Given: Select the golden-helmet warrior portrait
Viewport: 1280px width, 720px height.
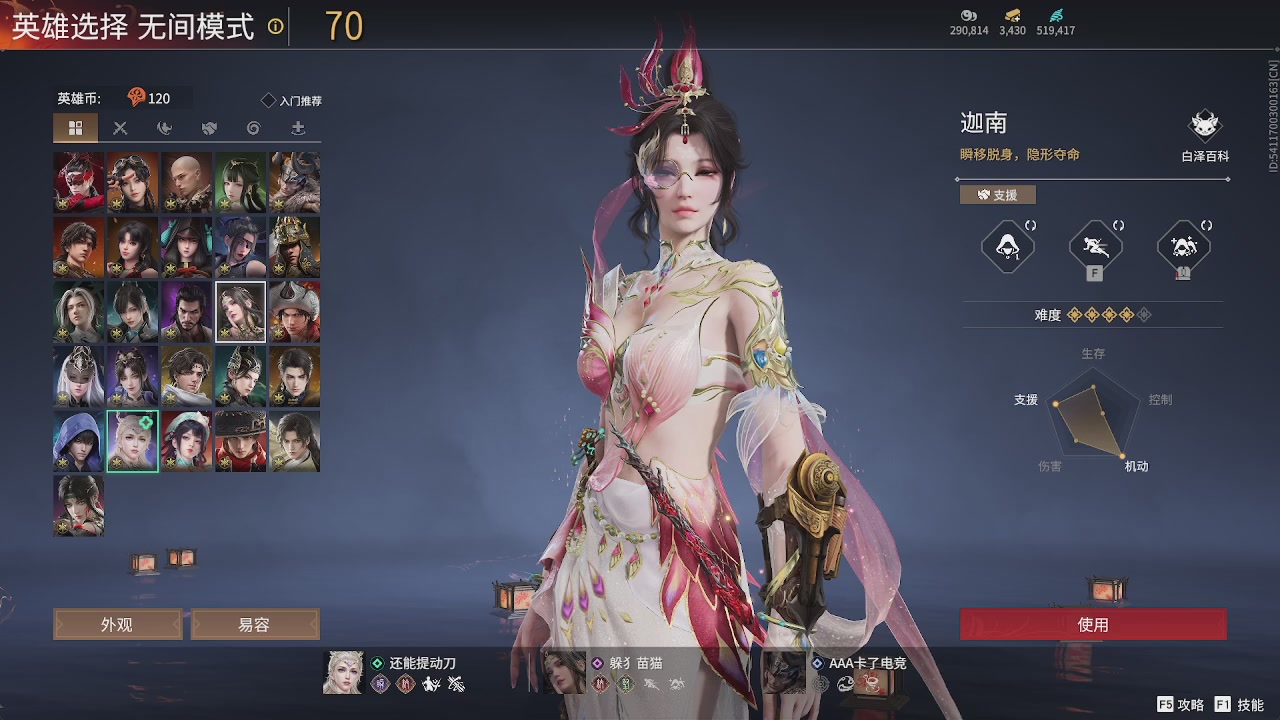Looking at the screenshot, I should pyautogui.click(x=295, y=247).
